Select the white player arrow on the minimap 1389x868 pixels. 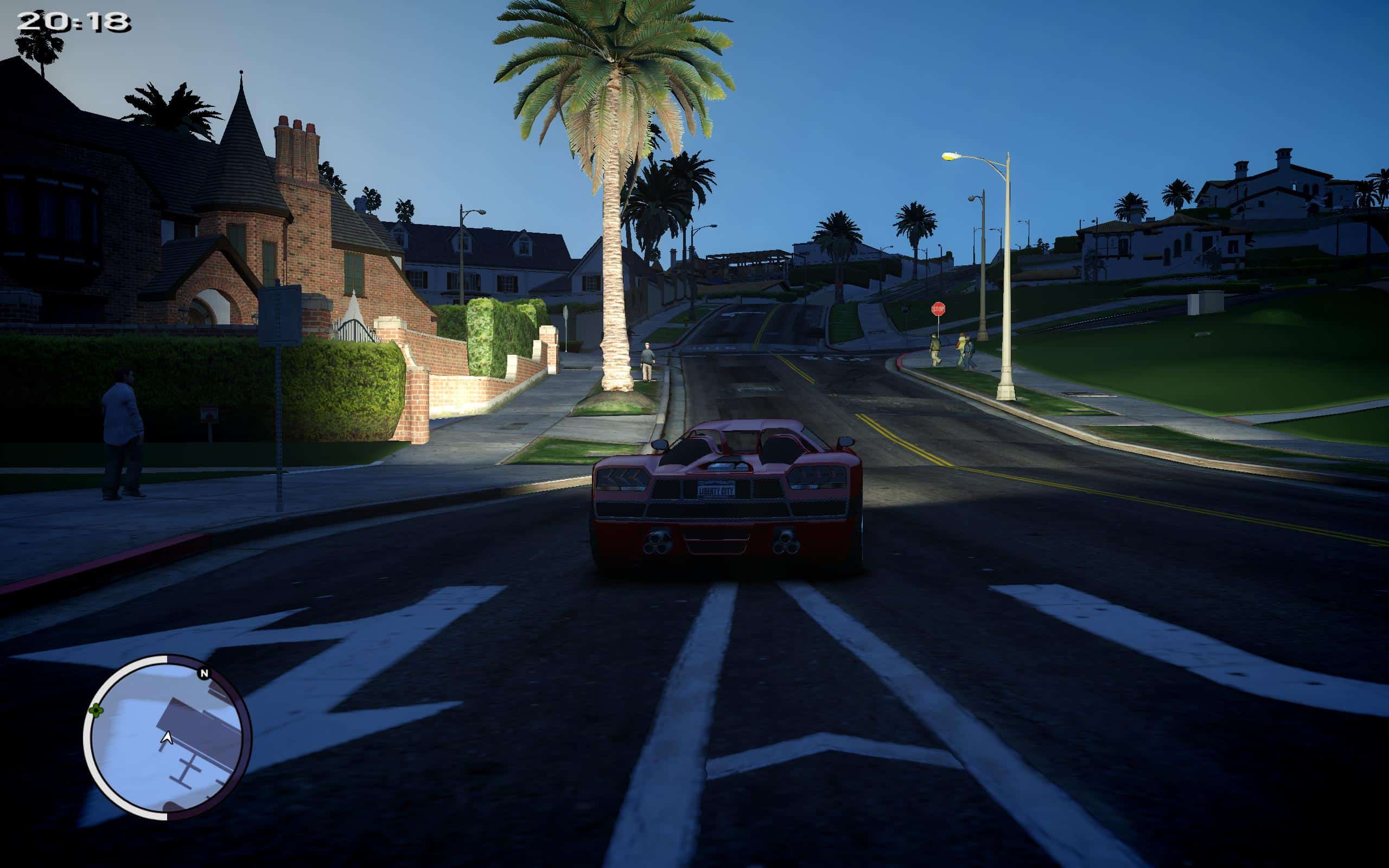167,738
